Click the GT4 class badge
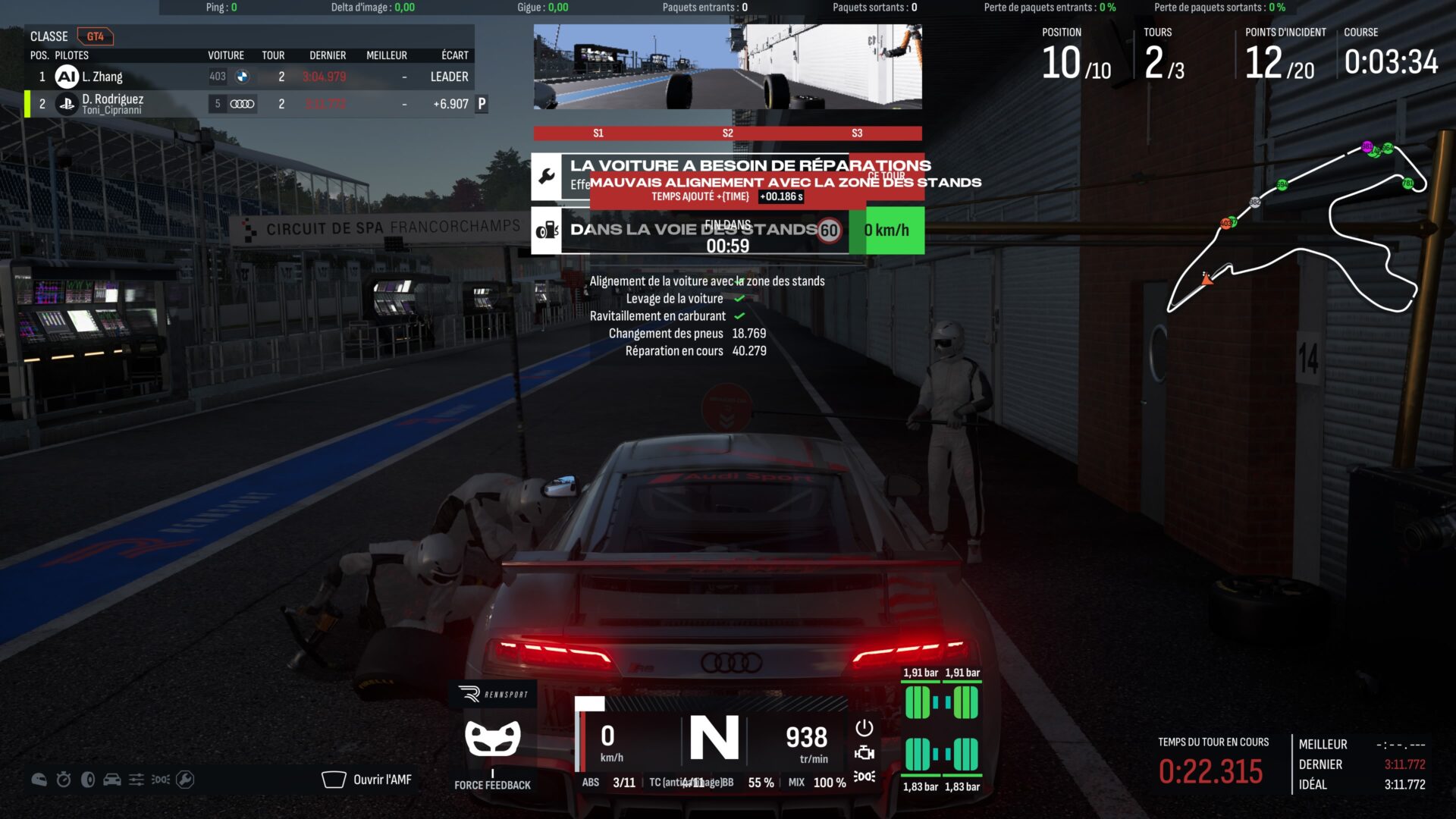Viewport: 1456px width, 819px height. click(95, 36)
